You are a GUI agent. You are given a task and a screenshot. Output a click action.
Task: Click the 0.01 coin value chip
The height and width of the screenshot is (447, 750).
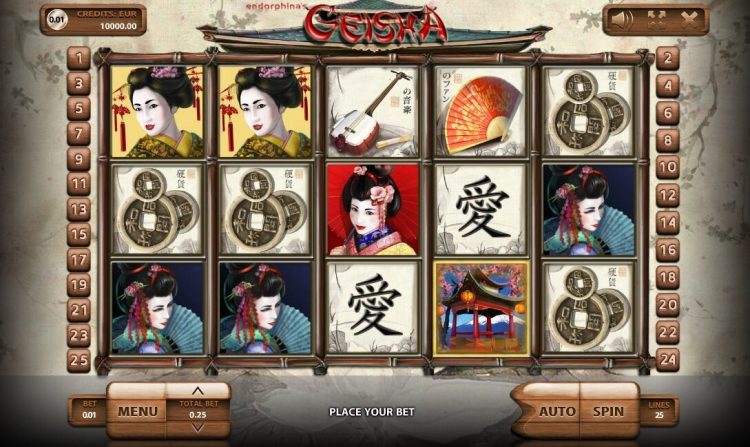59,19
